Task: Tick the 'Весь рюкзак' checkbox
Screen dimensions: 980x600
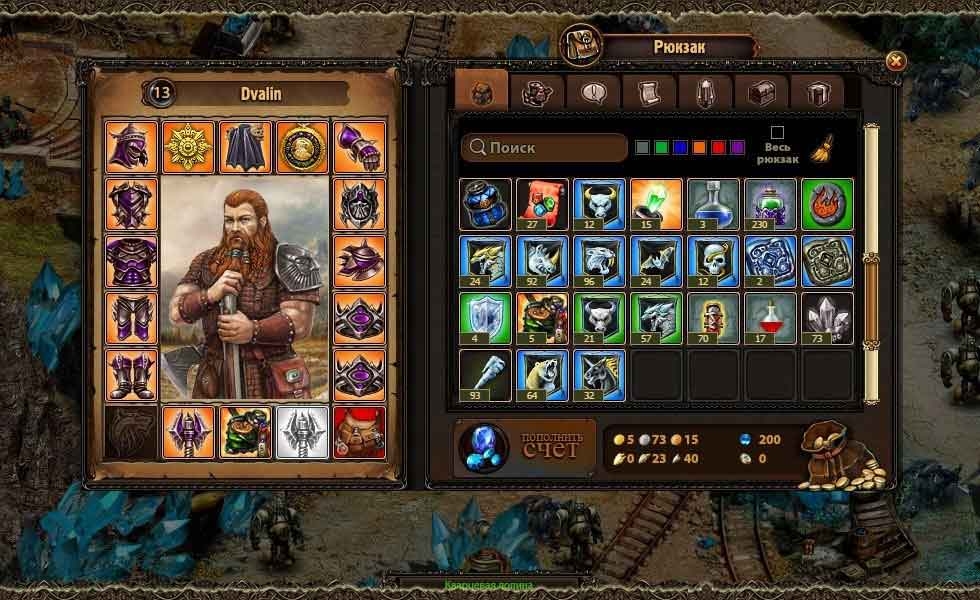Action: coord(777,132)
